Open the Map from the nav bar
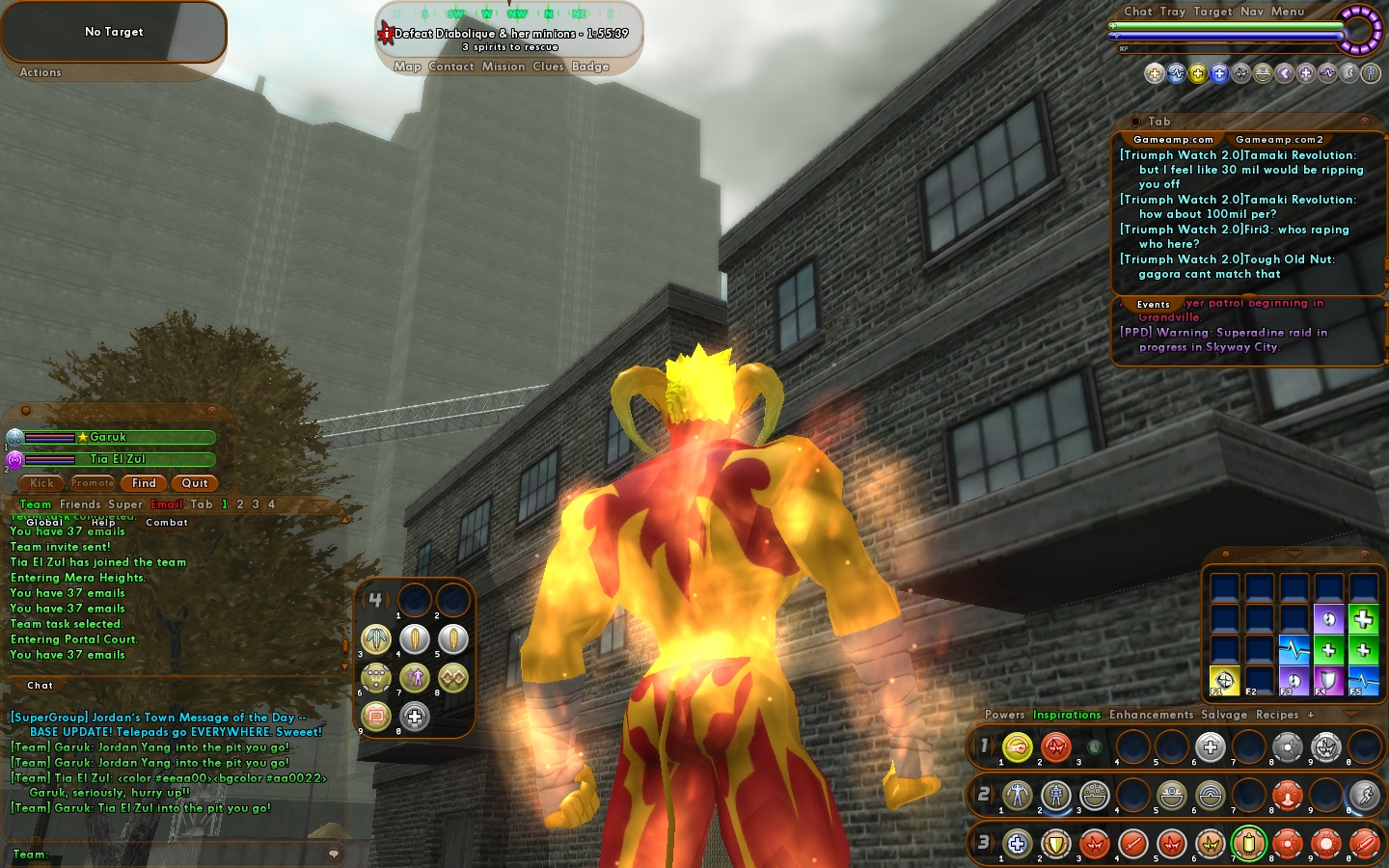This screenshot has height=868, width=1389. [407, 67]
